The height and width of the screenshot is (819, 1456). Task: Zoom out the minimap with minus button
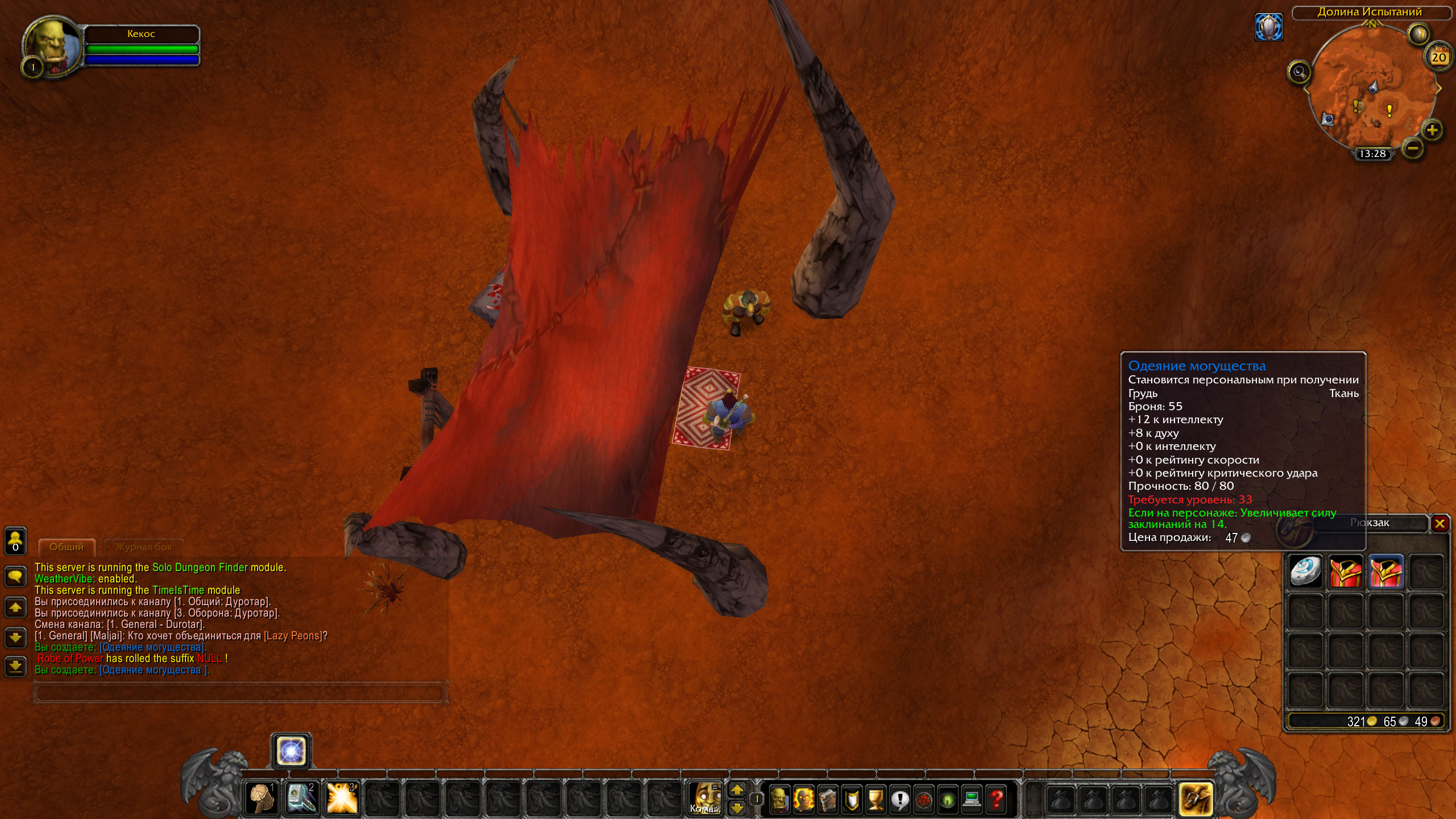pos(1413,149)
